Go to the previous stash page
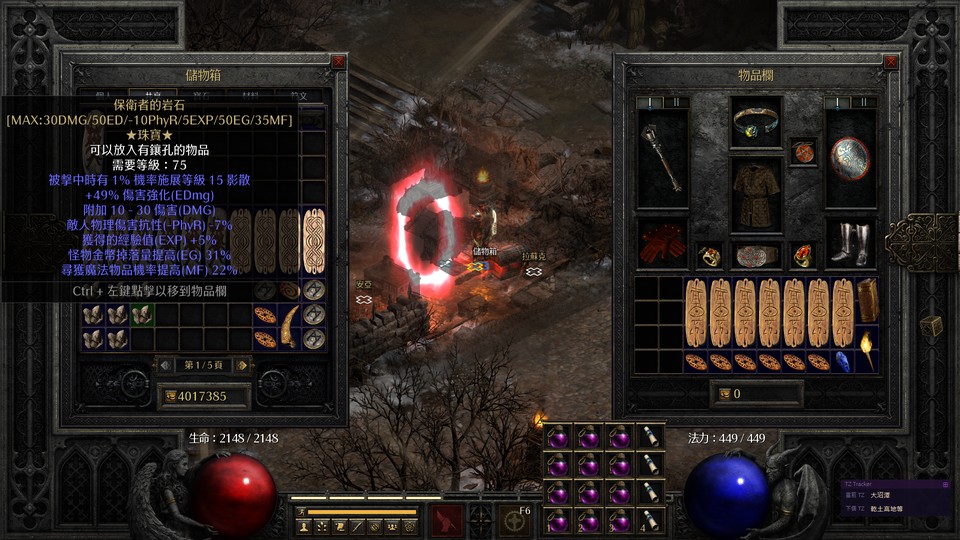Image resolution: width=960 pixels, height=540 pixels. pos(164,365)
